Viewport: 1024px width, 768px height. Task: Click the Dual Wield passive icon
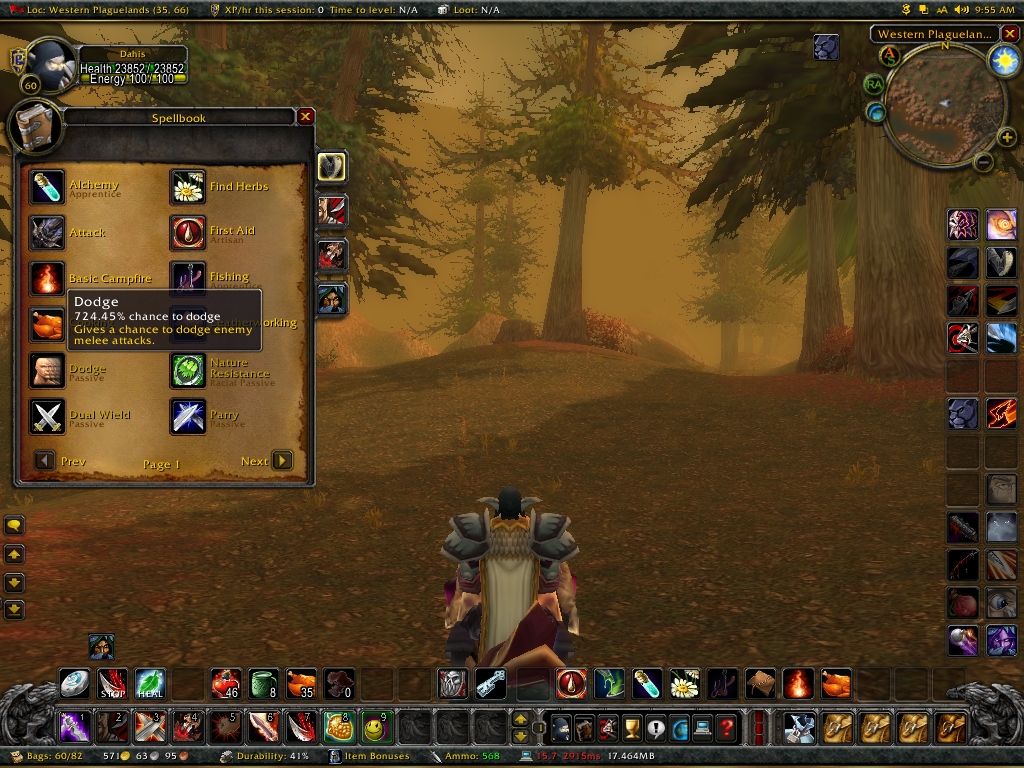(47, 417)
